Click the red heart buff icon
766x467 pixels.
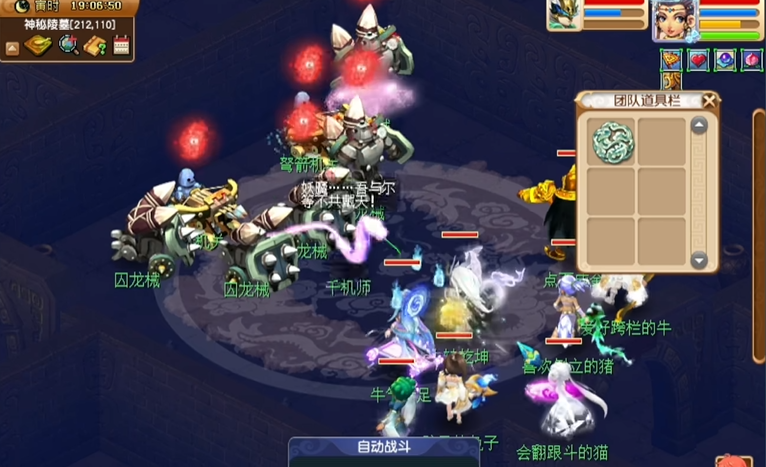point(698,60)
